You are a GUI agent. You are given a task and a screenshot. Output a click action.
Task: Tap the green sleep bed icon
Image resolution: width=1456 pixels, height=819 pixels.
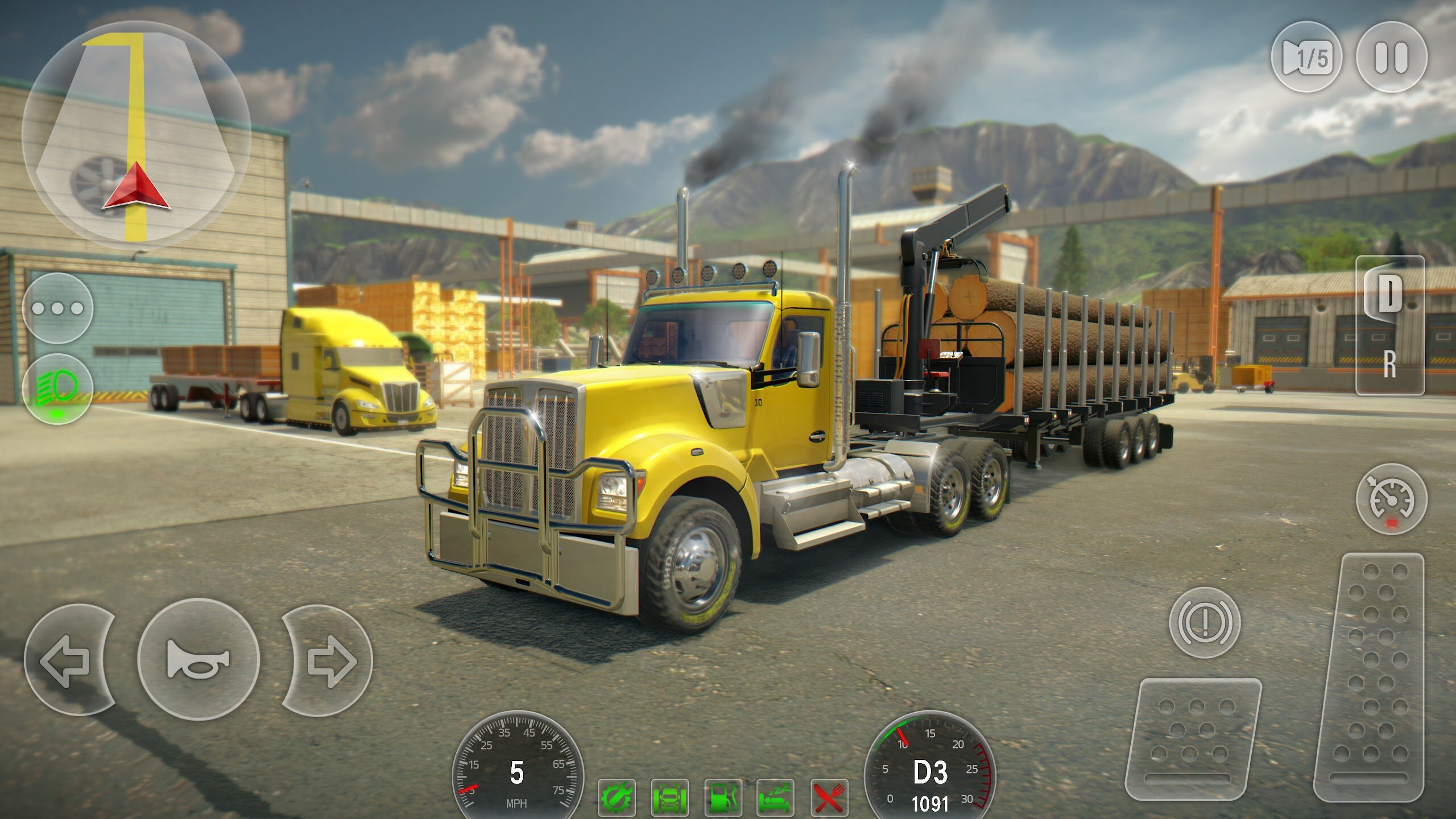point(775,797)
